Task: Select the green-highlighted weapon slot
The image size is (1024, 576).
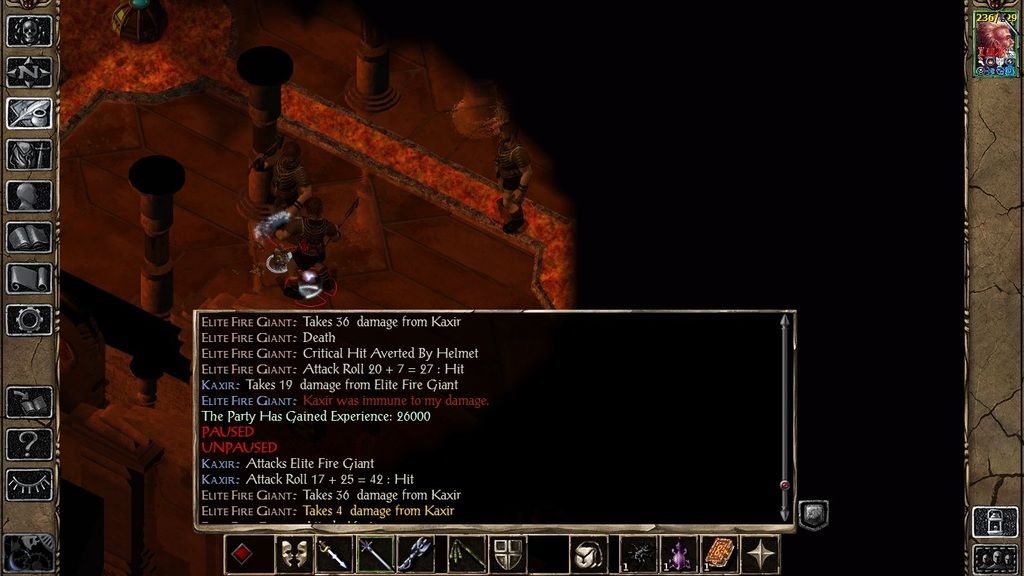Action: 376,554
